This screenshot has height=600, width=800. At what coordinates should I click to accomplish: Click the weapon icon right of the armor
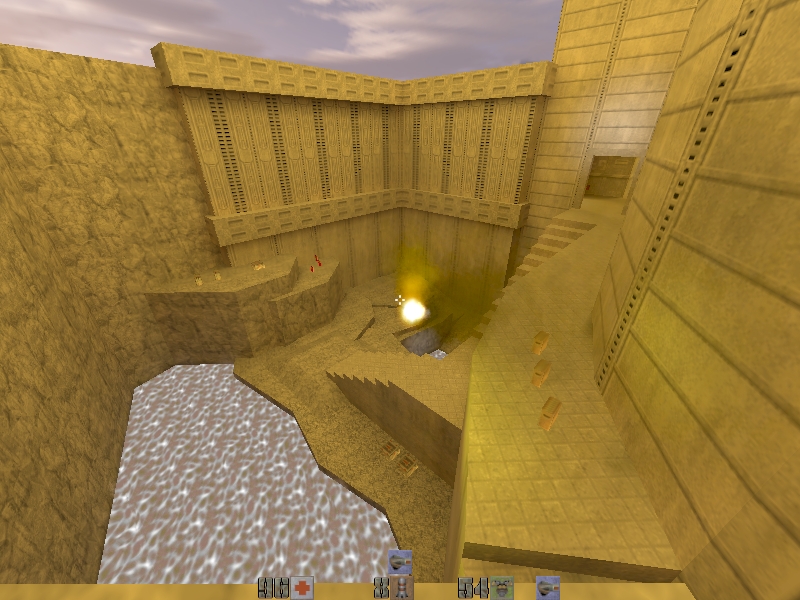(x=547, y=587)
